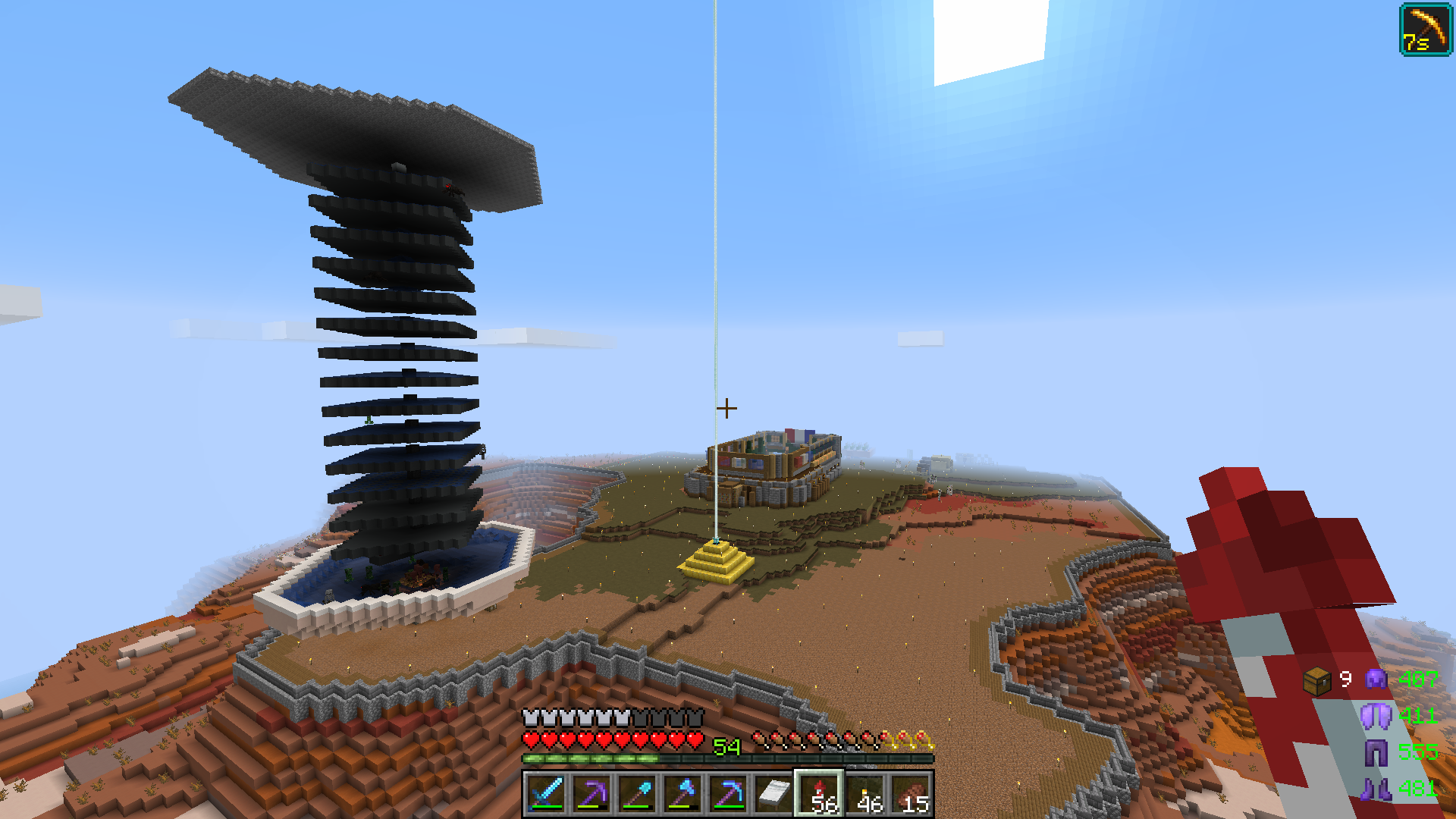Viewport: 1456px width, 819px height.
Task: Click the purple boots durability icon
Action: (1376, 789)
